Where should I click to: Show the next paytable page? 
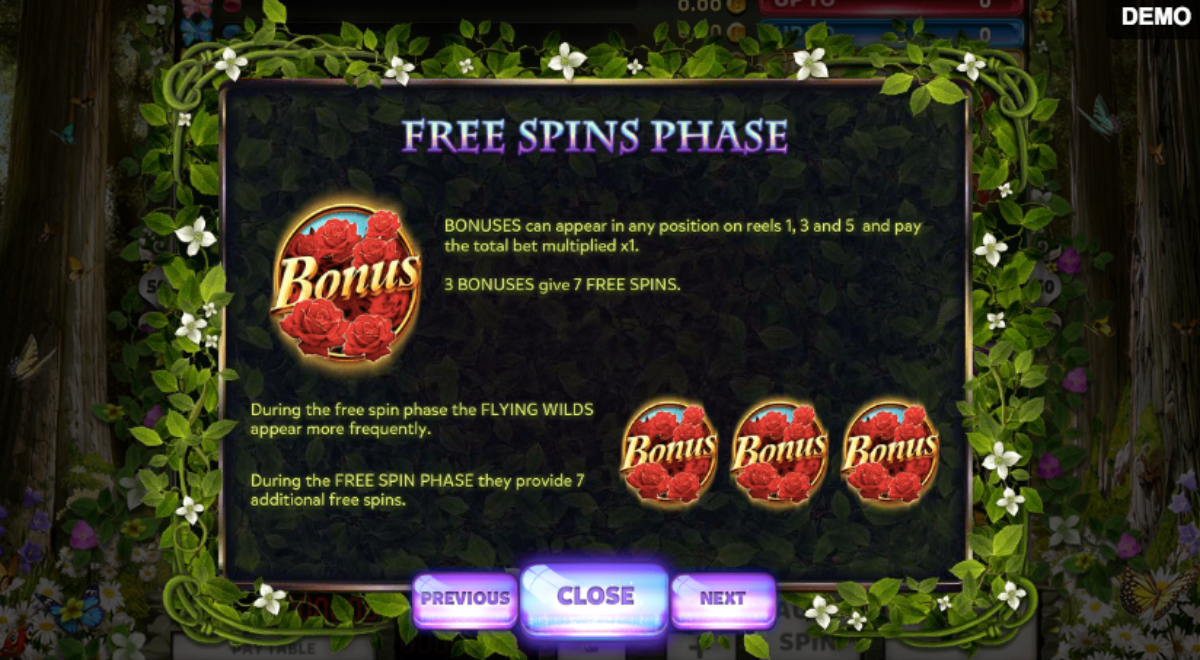tap(722, 599)
